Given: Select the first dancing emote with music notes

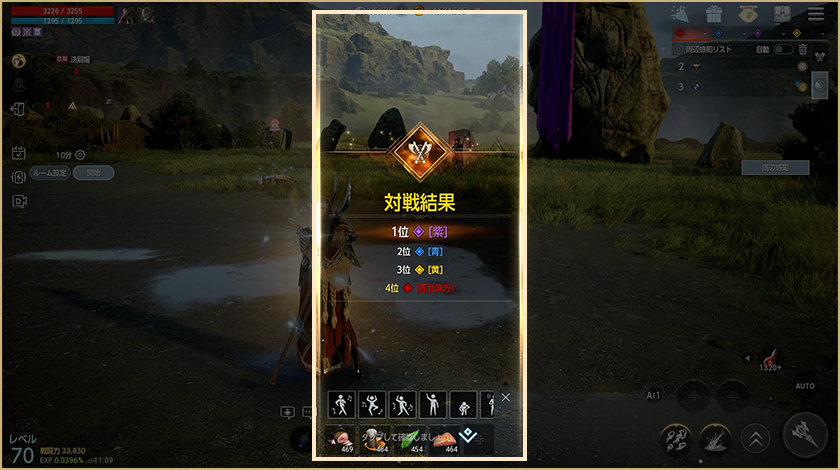Looking at the screenshot, I should [343, 404].
